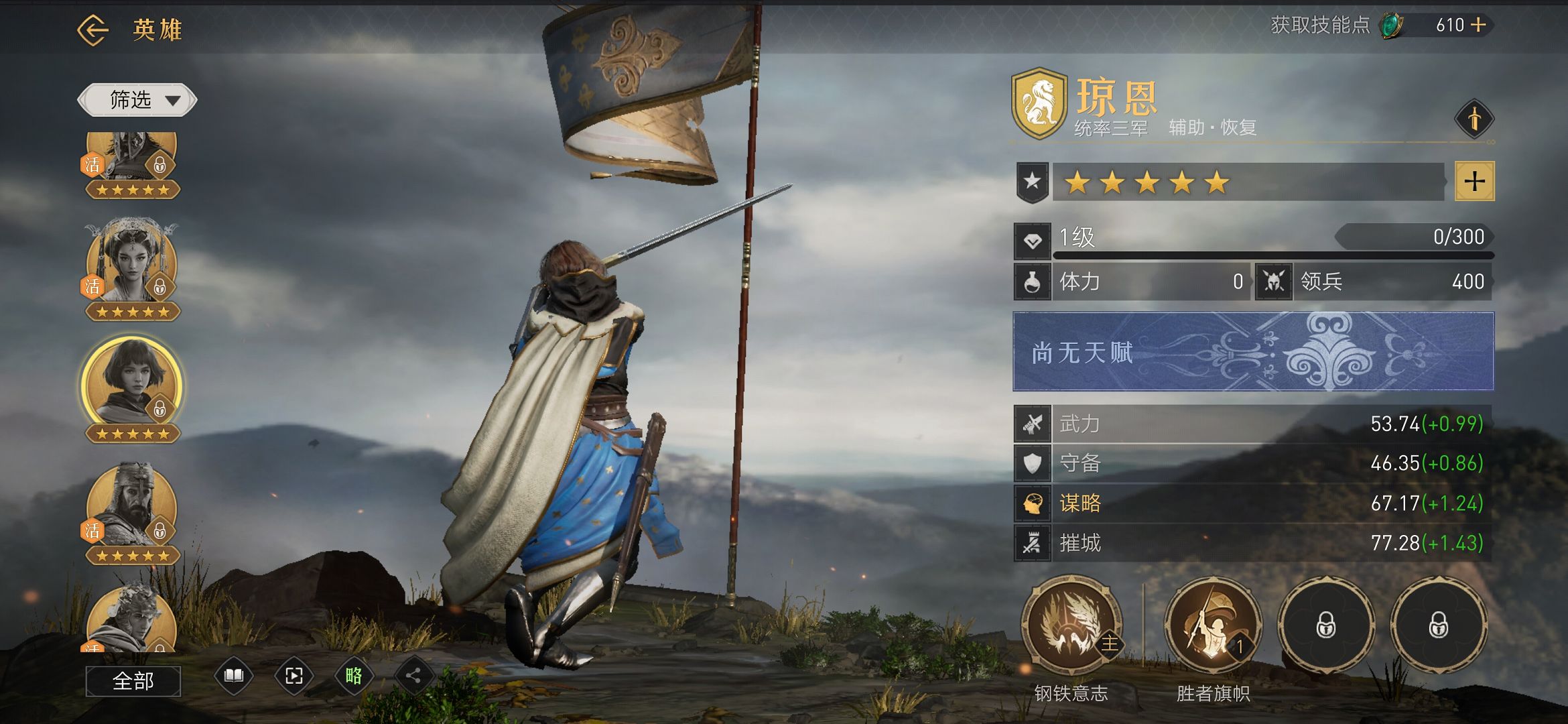Share this hero with the share icon

point(413,676)
